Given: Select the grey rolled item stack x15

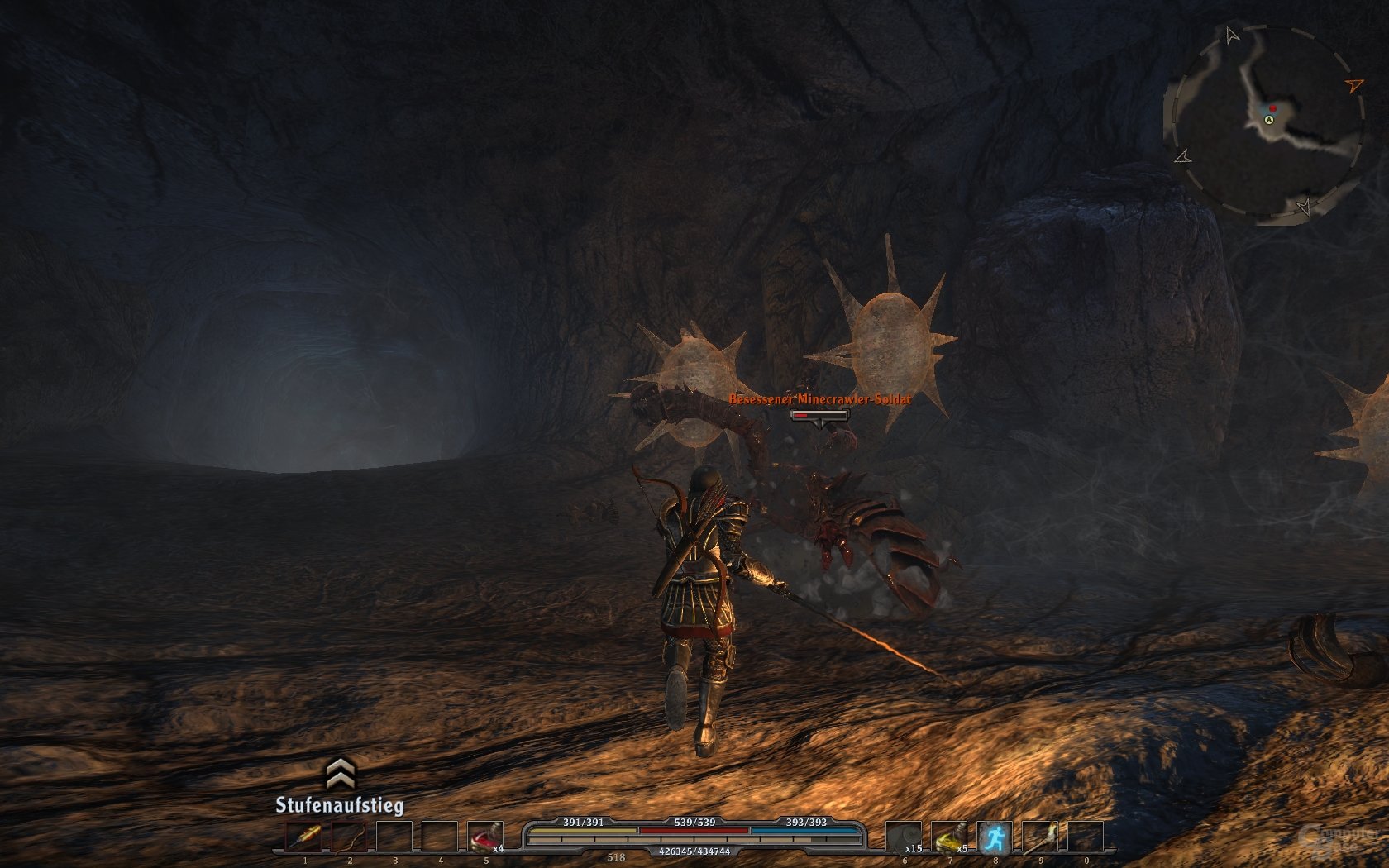Looking at the screenshot, I should [x=903, y=837].
